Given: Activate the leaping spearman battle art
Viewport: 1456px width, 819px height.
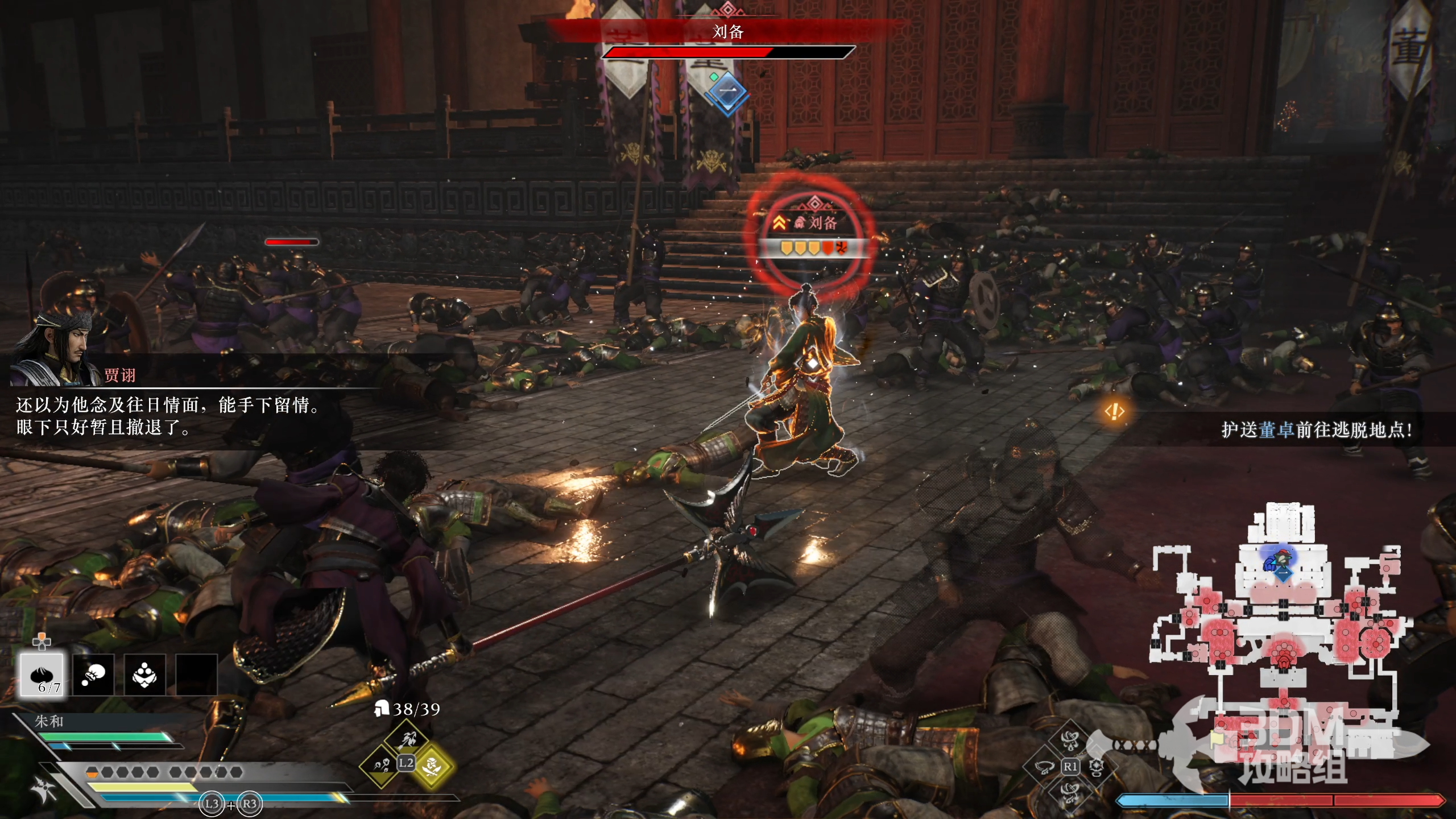Looking at the screenshot, I should coord(407,739).
